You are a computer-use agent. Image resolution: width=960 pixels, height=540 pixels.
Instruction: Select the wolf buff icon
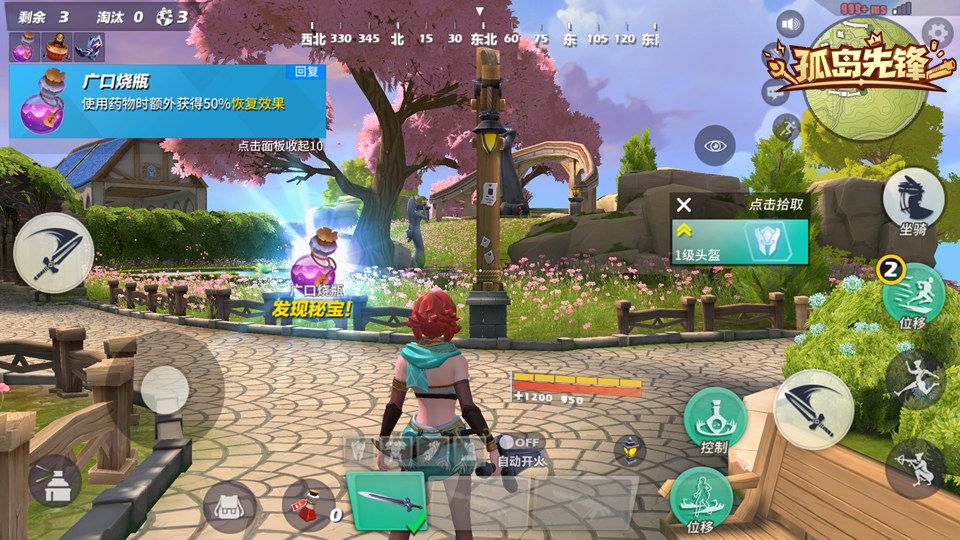click(x=87, y=47)
